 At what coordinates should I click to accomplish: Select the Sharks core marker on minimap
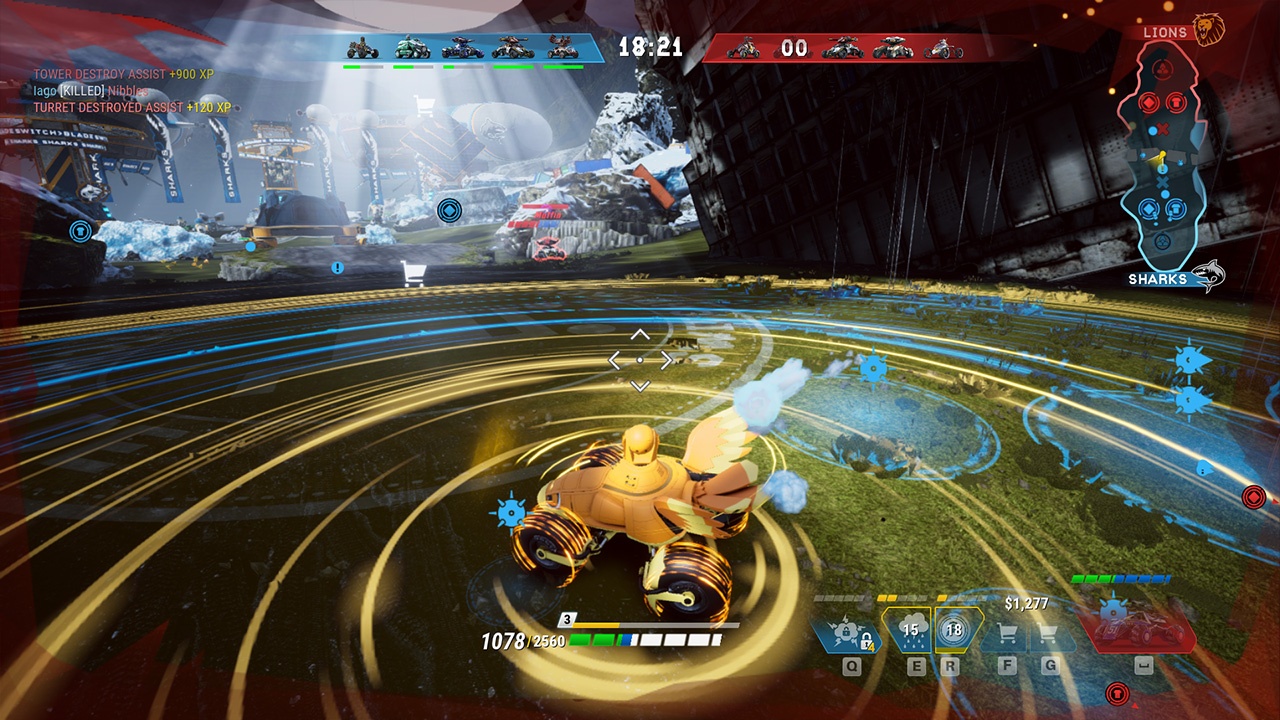click(x=1162, y=242)
